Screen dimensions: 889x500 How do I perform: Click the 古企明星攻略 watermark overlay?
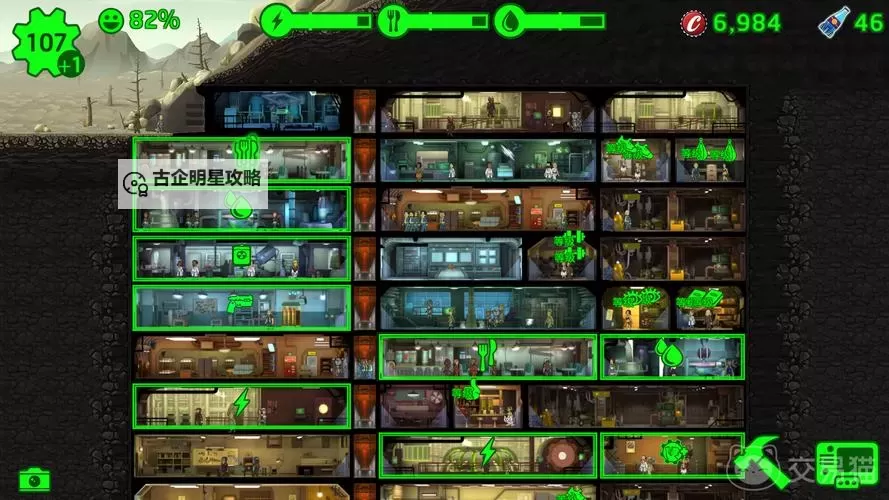point(193,181)
